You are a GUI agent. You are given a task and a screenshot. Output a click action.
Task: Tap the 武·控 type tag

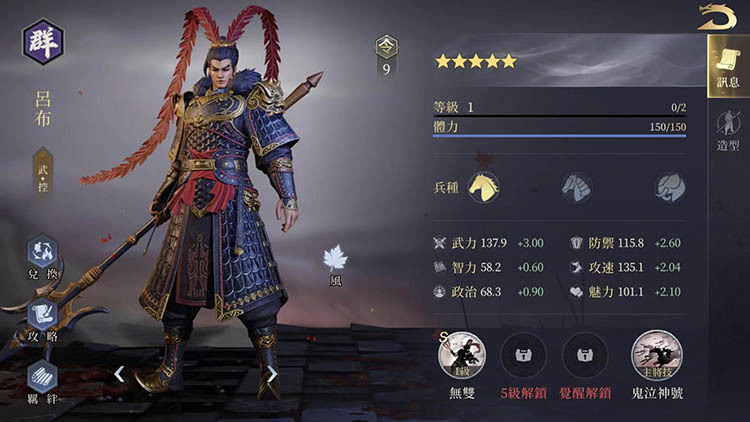(x=43, y=166)
